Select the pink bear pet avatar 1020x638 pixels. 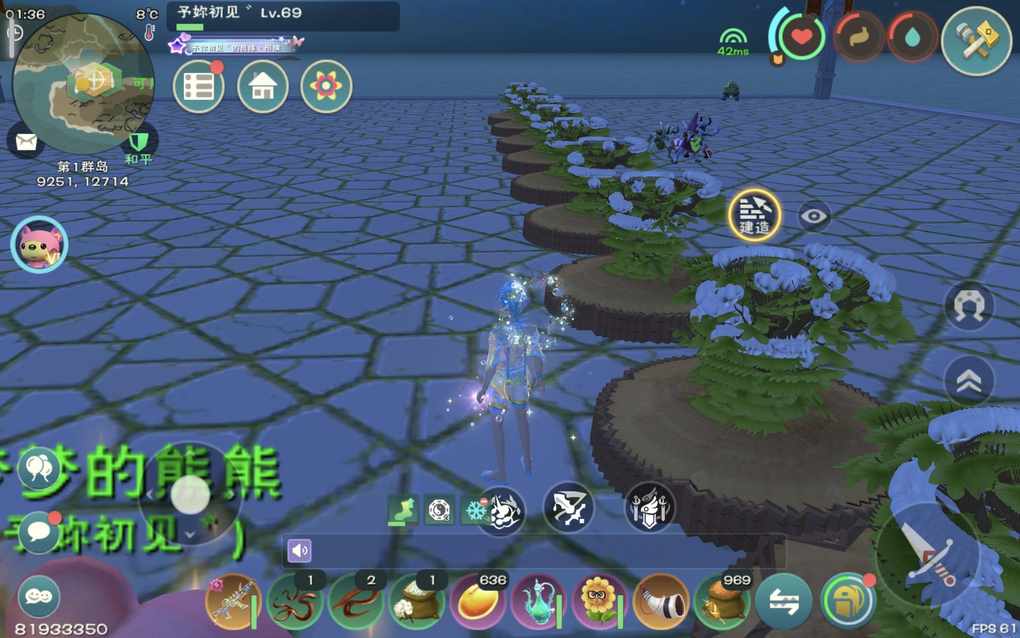coord(39,244)
